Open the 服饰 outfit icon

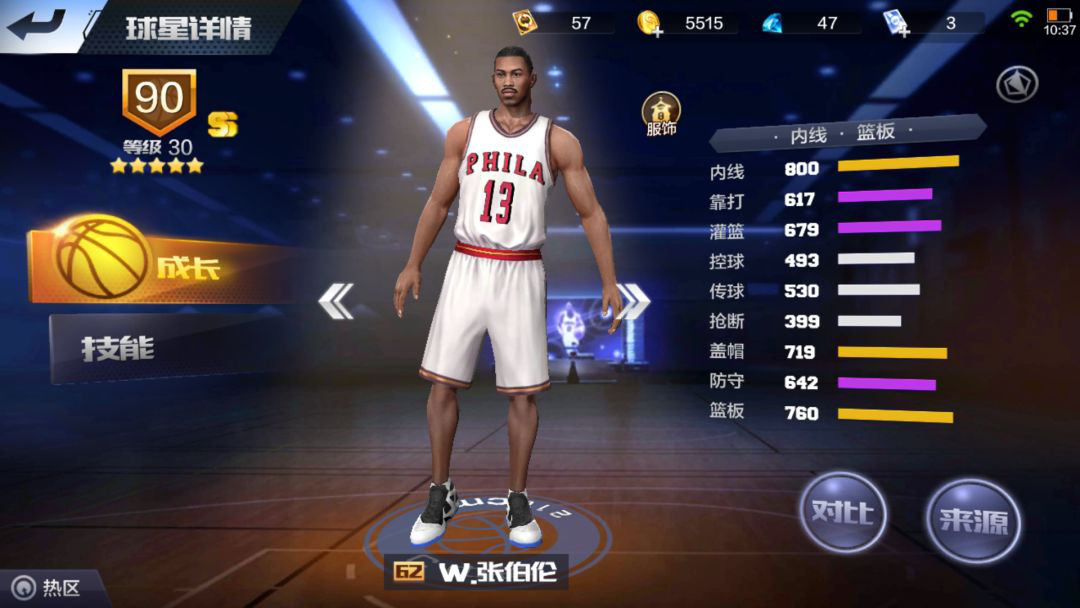(661, 115)
